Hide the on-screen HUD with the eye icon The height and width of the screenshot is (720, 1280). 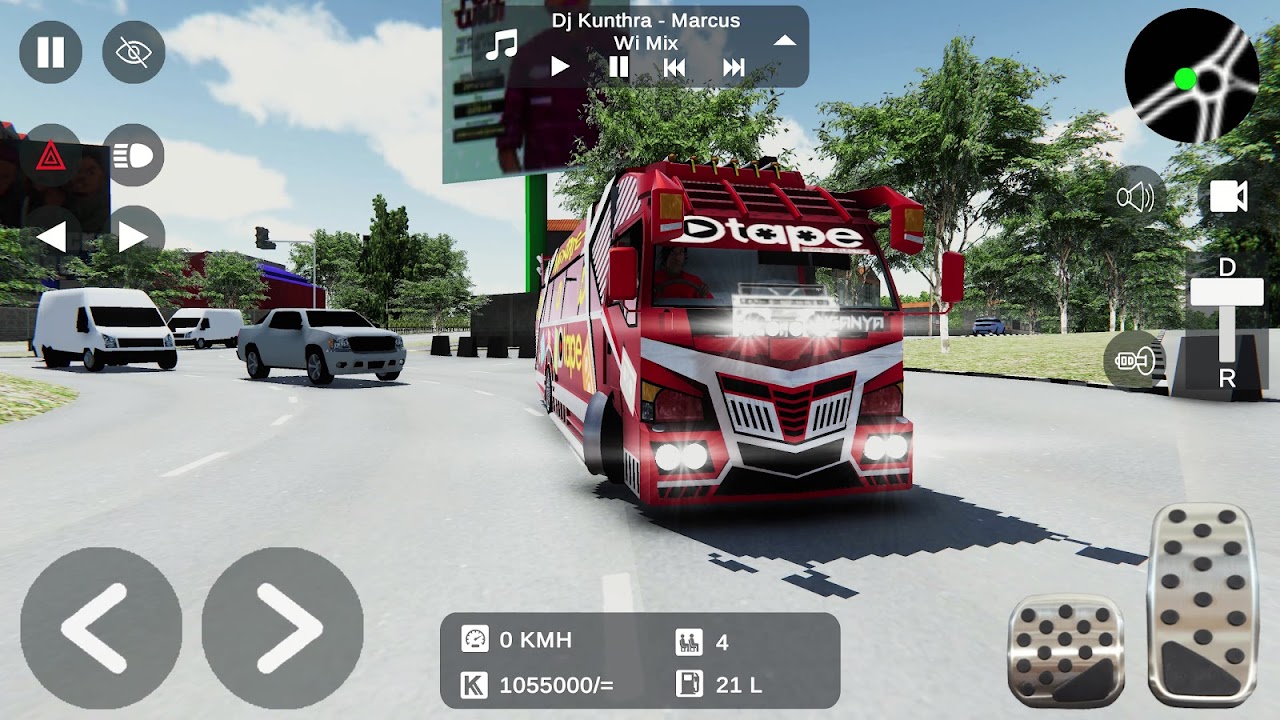click(x=133, y=52)
